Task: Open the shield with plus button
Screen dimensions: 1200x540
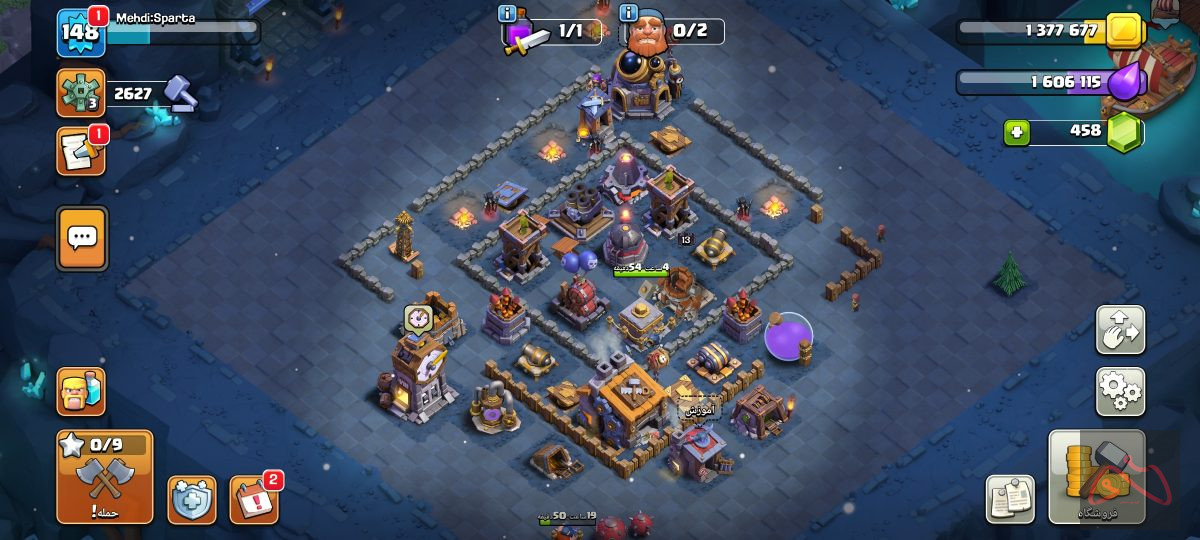Action: 191,500
